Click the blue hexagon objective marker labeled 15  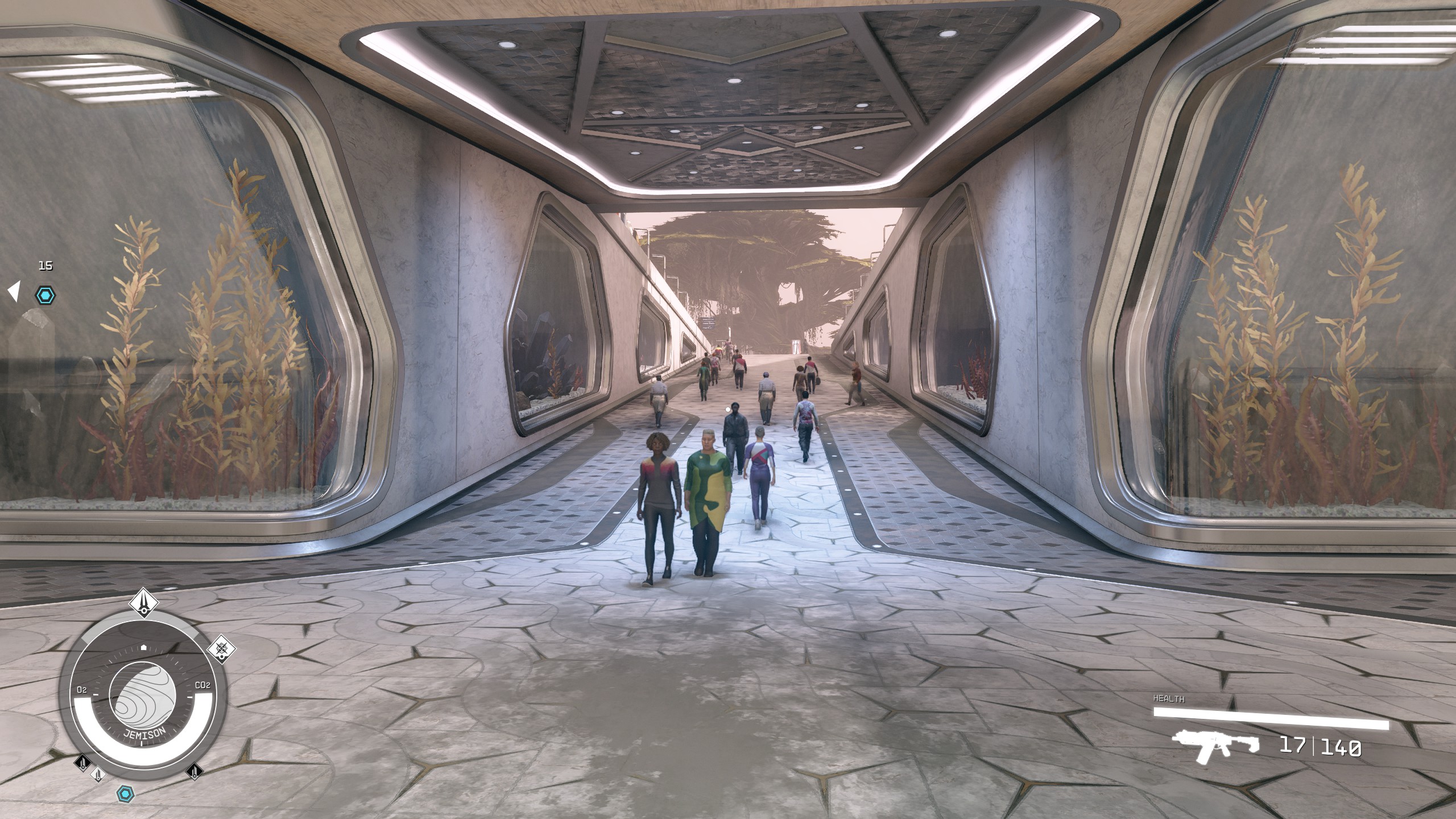point(45,295)
